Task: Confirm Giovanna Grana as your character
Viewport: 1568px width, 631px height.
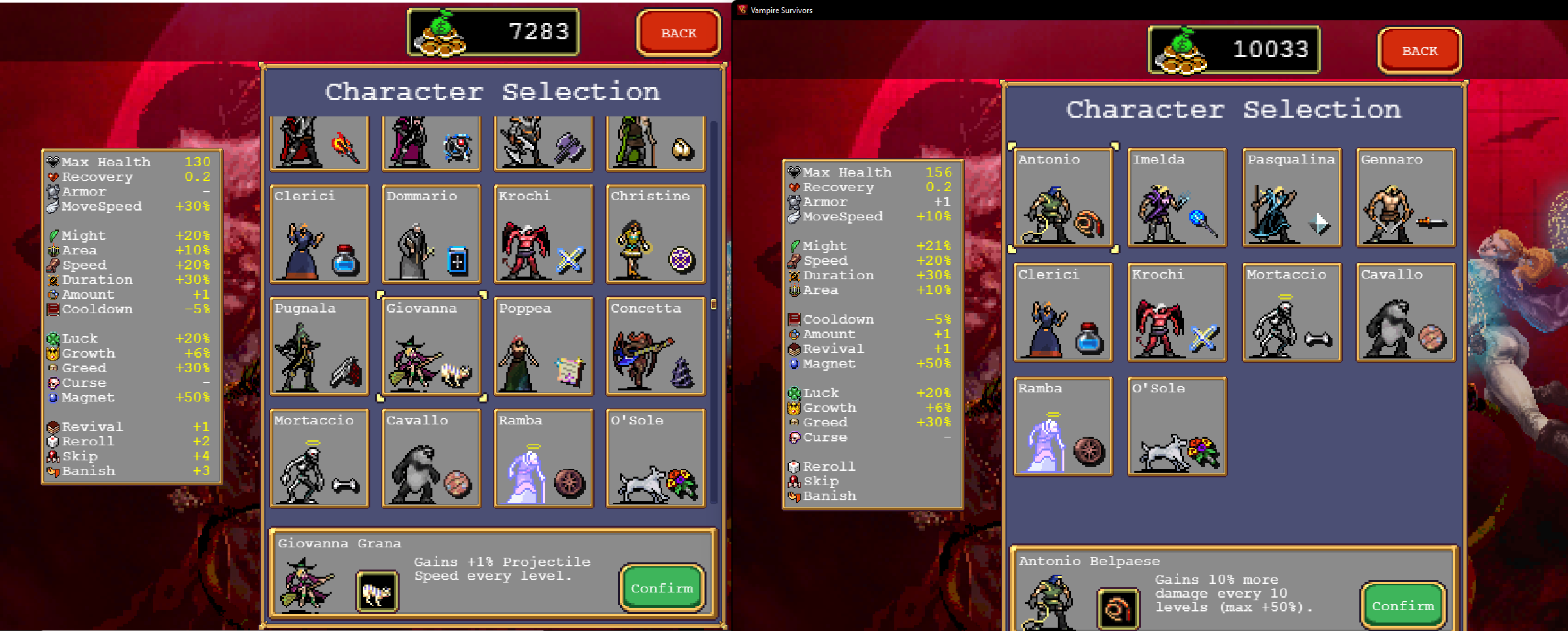Action: coord(662,588)
